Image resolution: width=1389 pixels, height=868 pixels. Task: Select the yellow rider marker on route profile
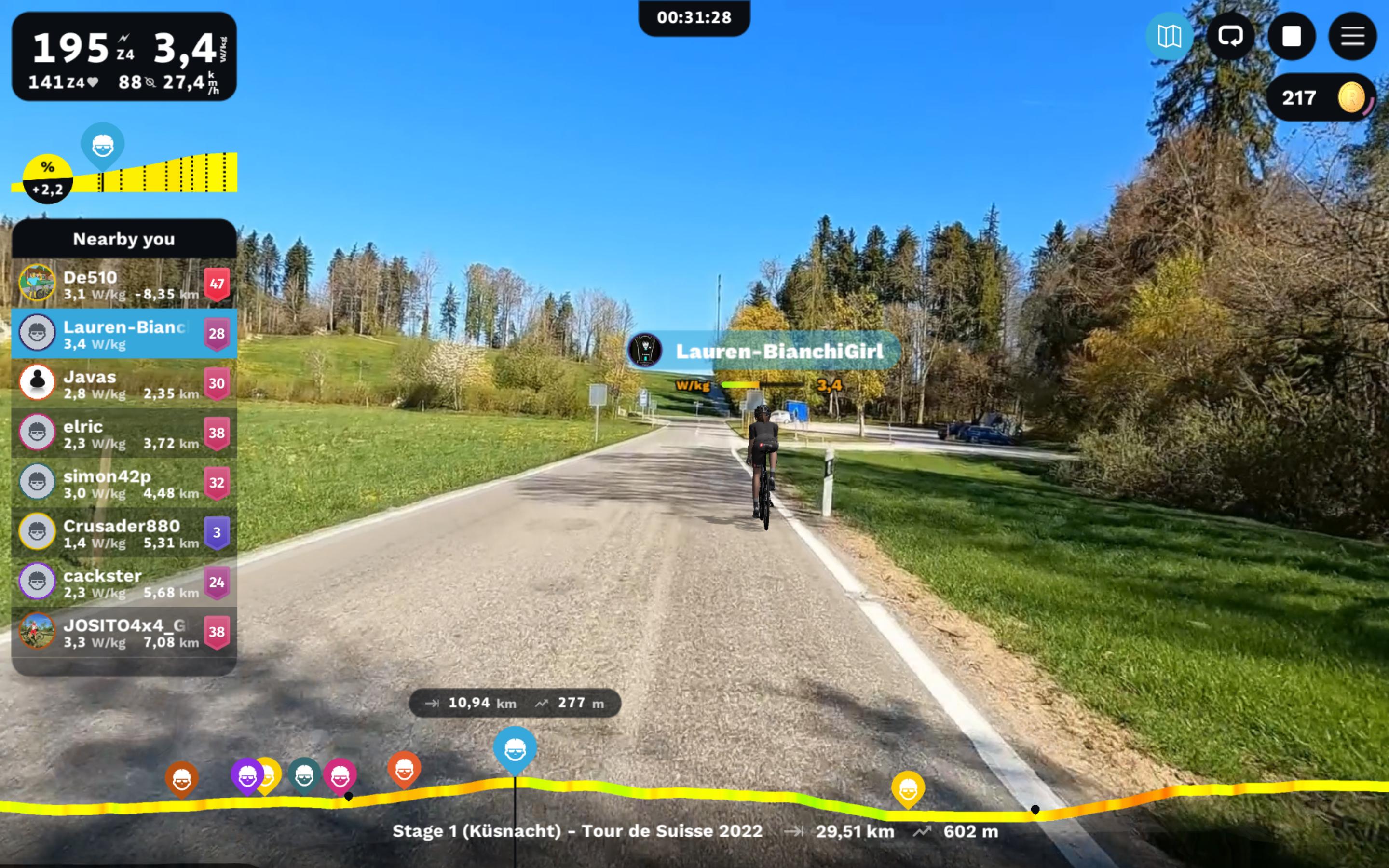908,789
